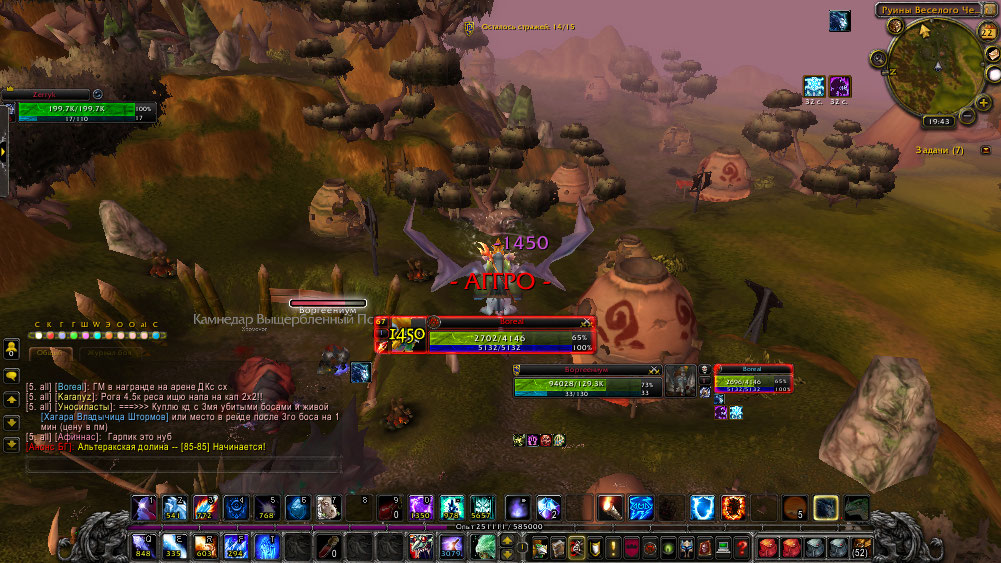Click the 19:43 clock under the minimap
The width and height of the screenshot is (1001, 563).
click(x=939, y=120)
